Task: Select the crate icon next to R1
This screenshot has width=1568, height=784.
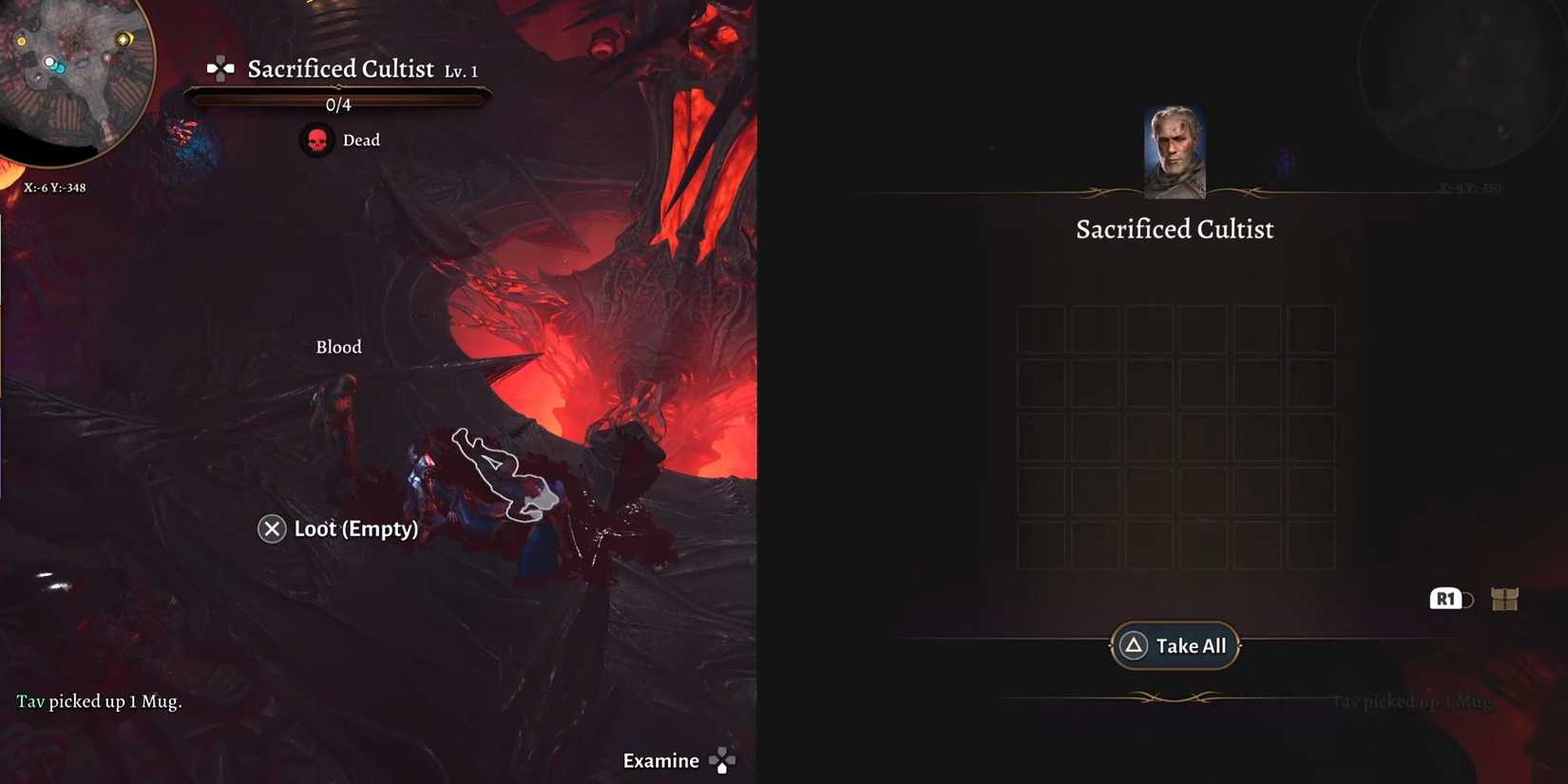Action: point(1502,599)
